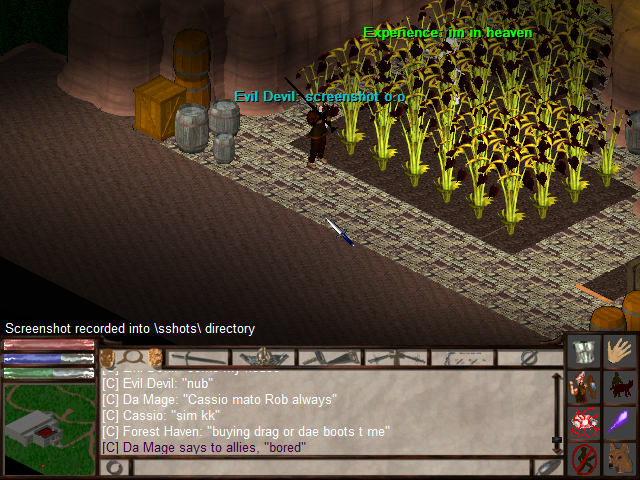Viewport: 640px width, 480px height.
Task: Click Forest Haven's chat message
Action: 246,431
